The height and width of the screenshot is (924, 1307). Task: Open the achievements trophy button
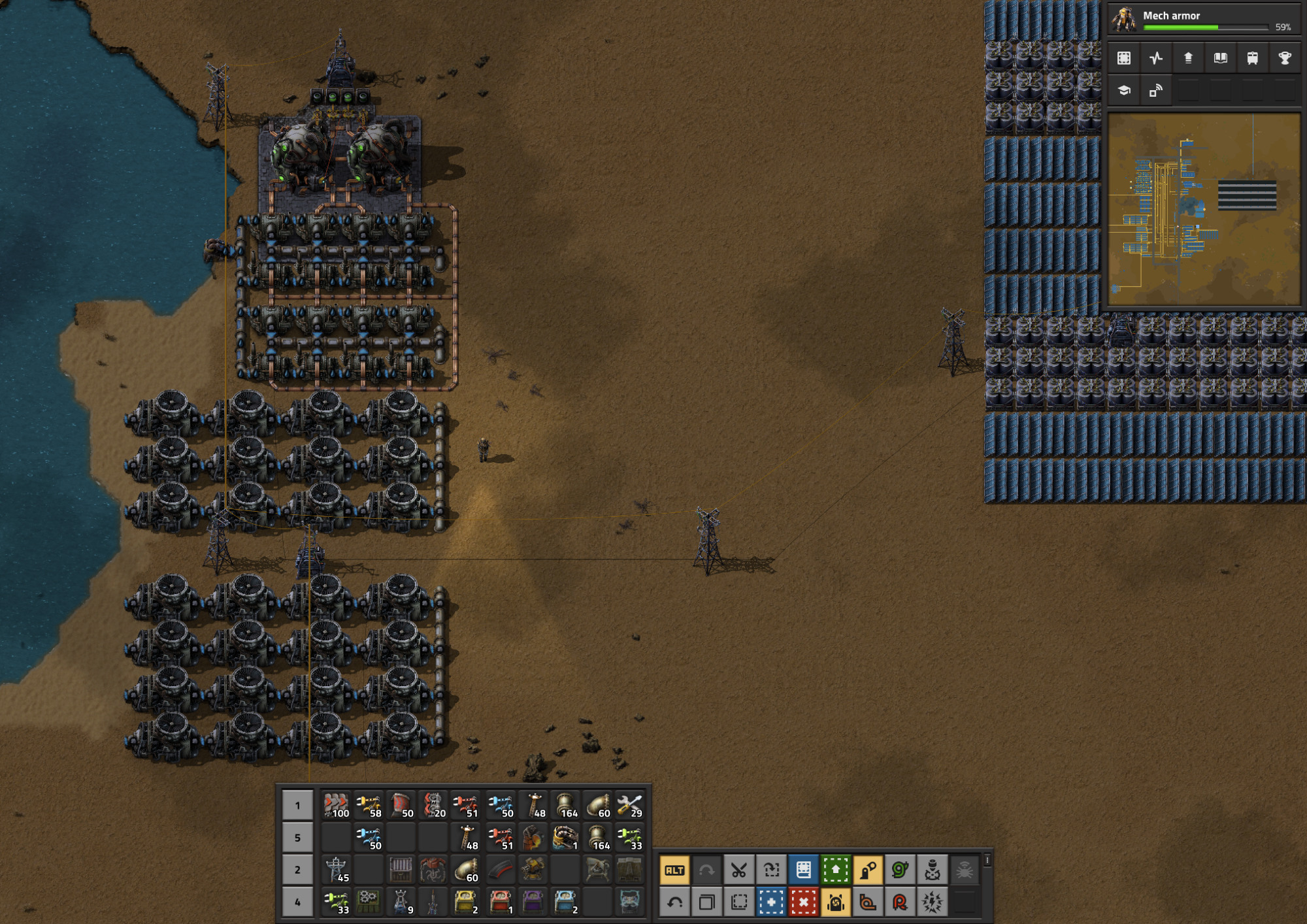1284,58
